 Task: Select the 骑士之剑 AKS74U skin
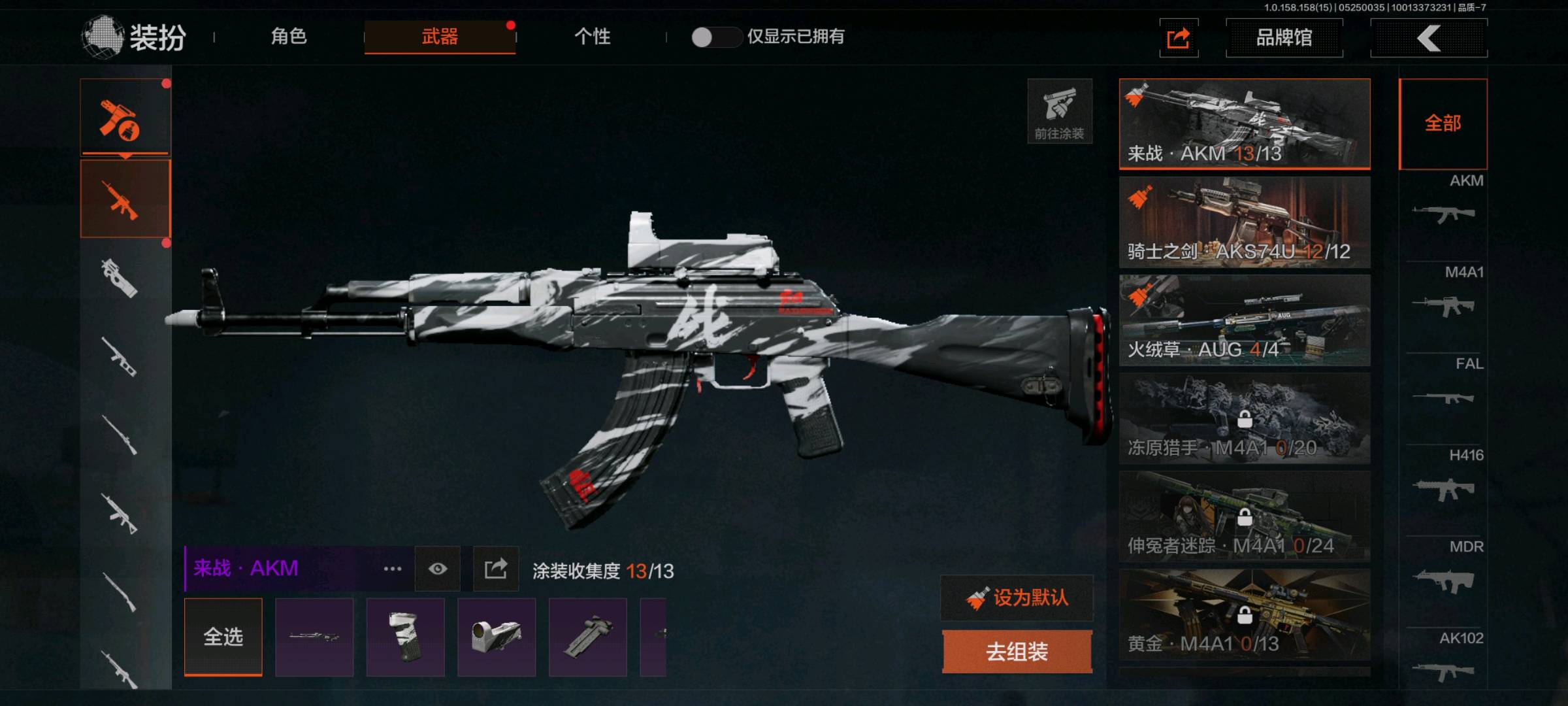pyautogui.click(x=1245, y=222)
